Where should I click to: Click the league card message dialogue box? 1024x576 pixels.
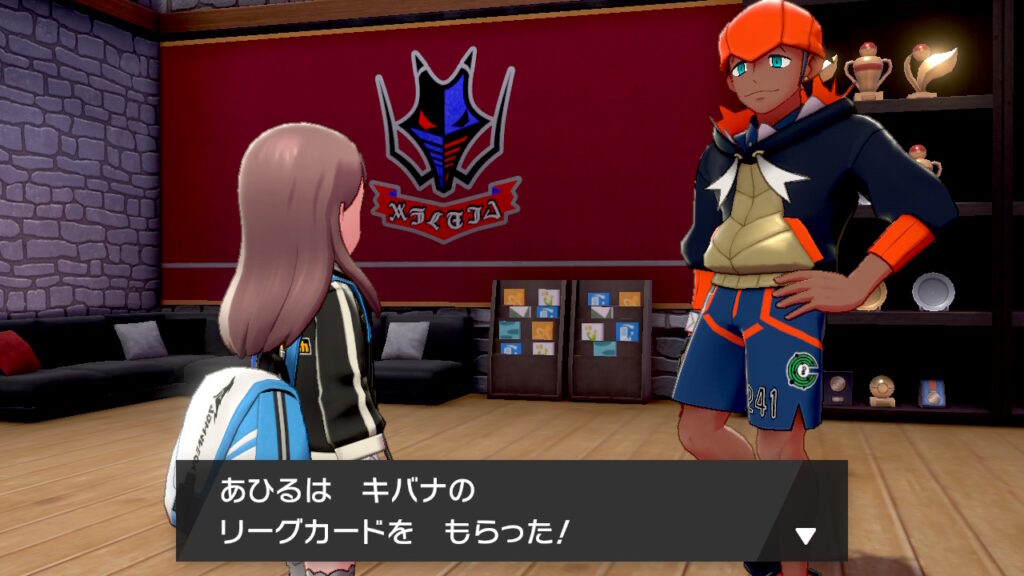click(510, 511)
